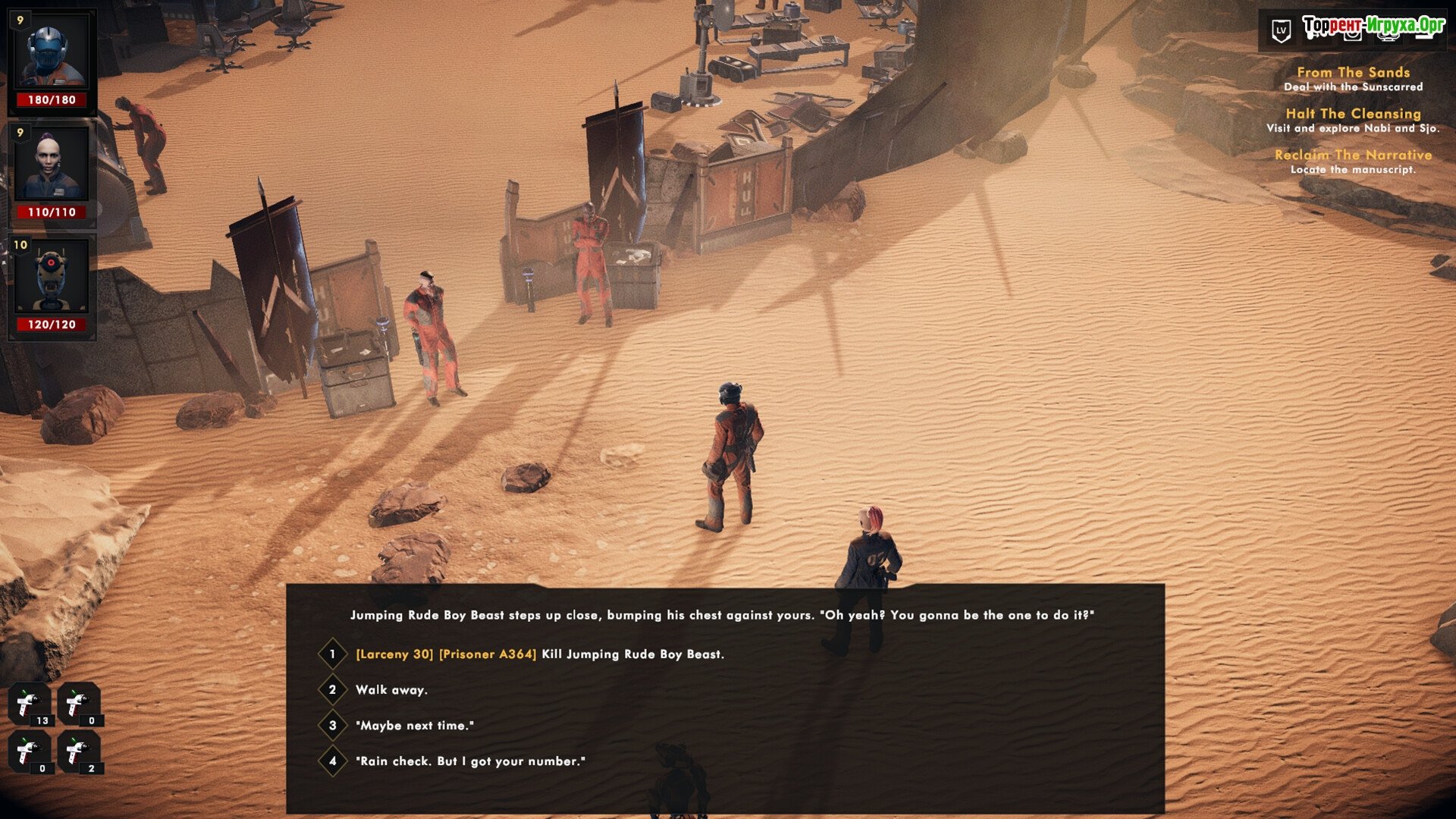Viewport: 1456px width, 819px height.
Task: Use the quick slot with 13 items
Action: (x=30, y=704)
